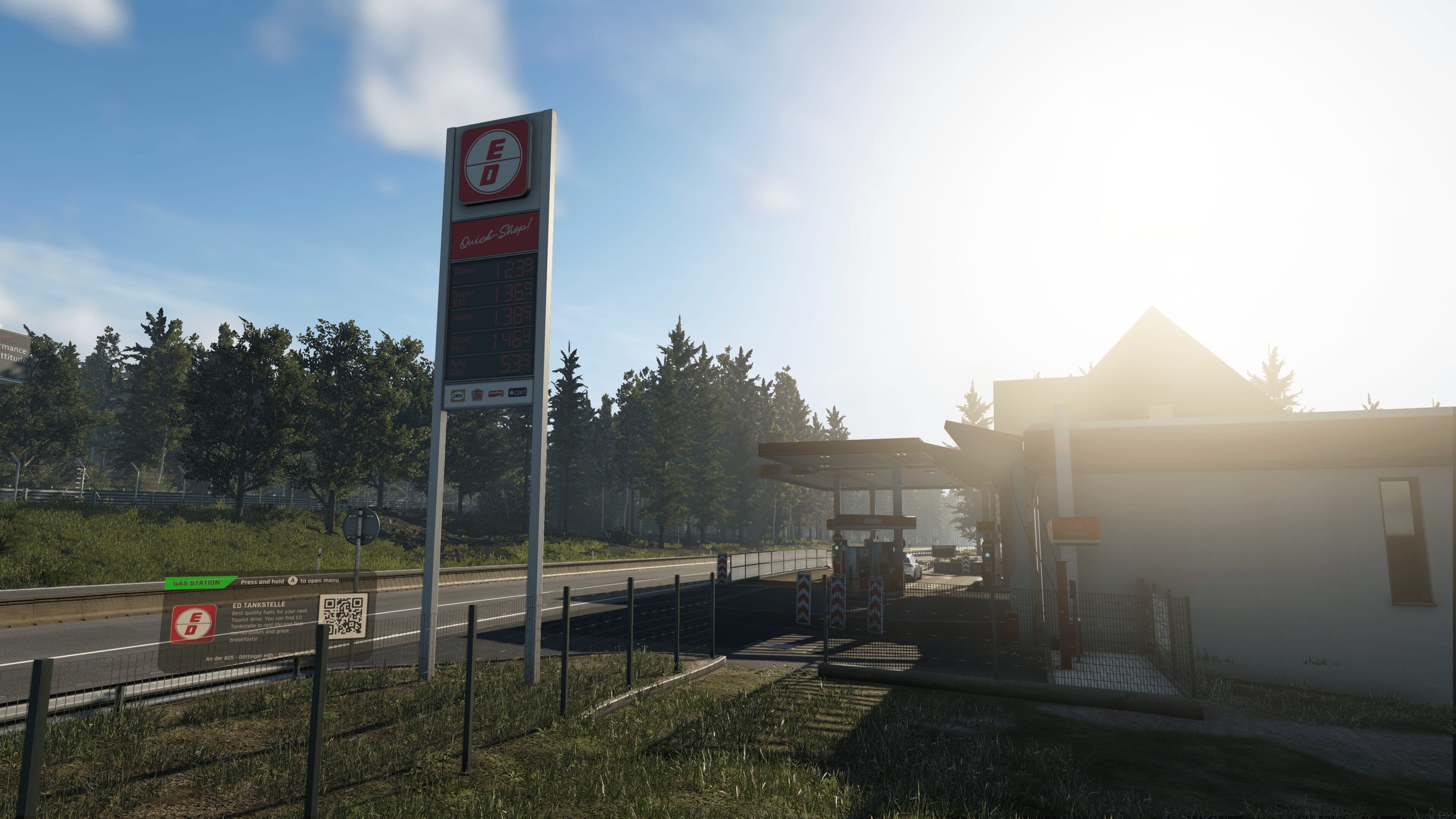Select the green Gas Station label
Screen dimensions: 1456x819
coord(197,583)
